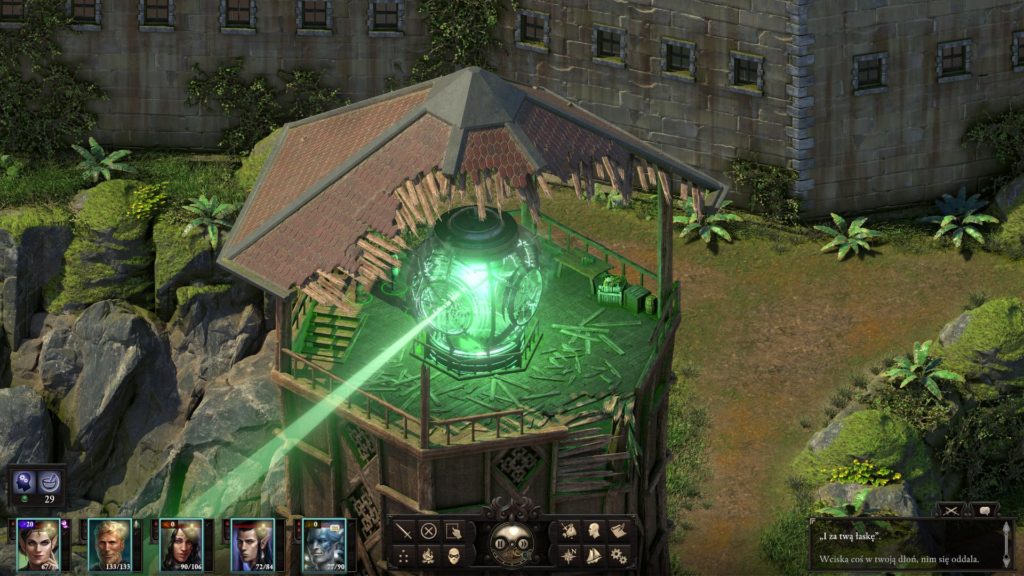The height and width of the screenshot is (576, 1024).
Task: Select the dark-haired woman portrait
Action: (181, 545)
